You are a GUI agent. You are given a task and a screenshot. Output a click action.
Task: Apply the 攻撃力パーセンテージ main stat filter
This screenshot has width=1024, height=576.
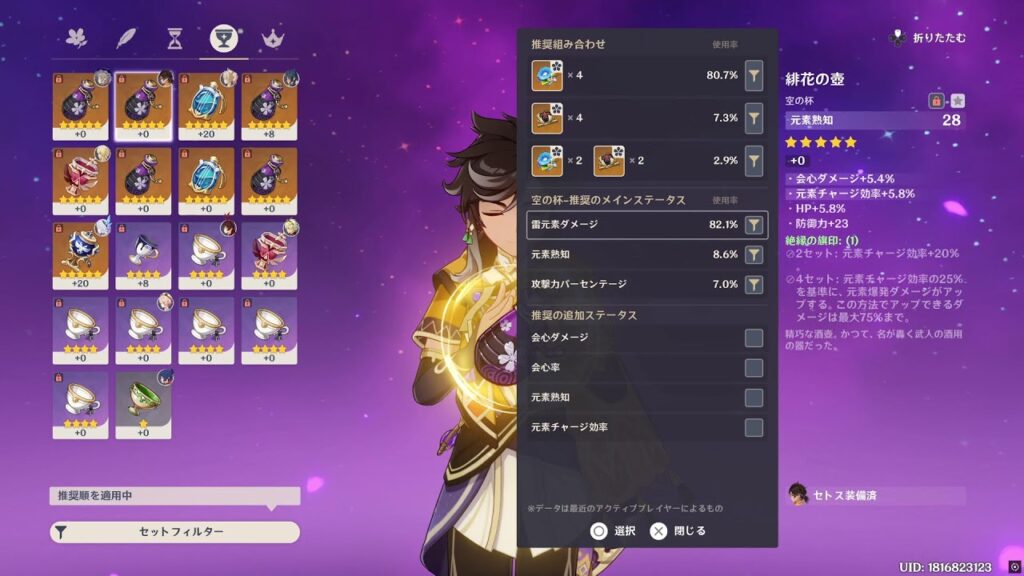[754, 285]
